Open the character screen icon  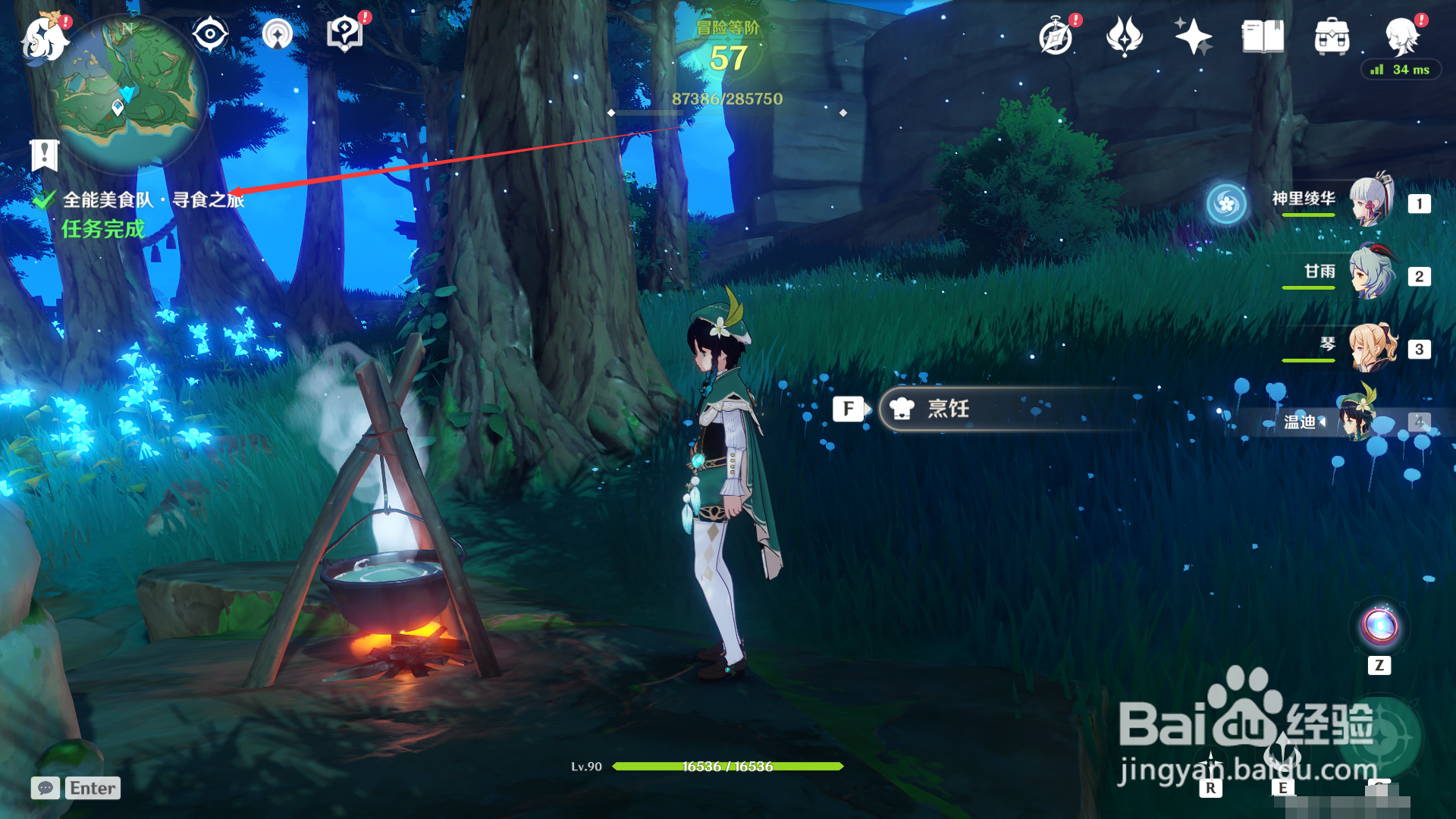(x=1402, y=35)
